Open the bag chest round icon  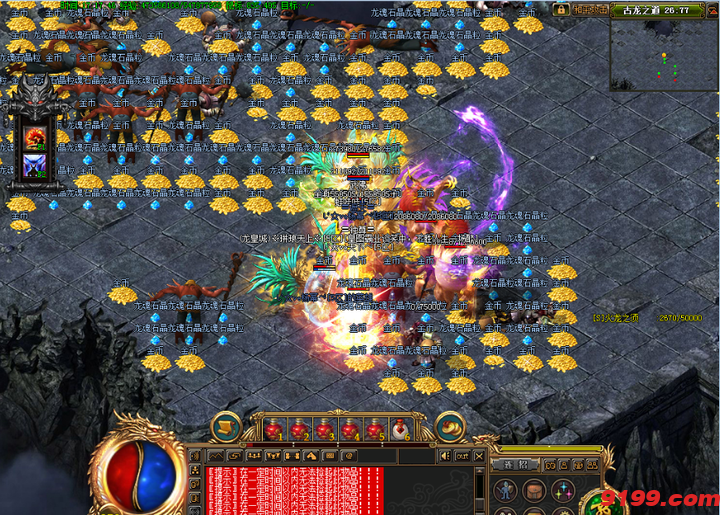(535, 491)
